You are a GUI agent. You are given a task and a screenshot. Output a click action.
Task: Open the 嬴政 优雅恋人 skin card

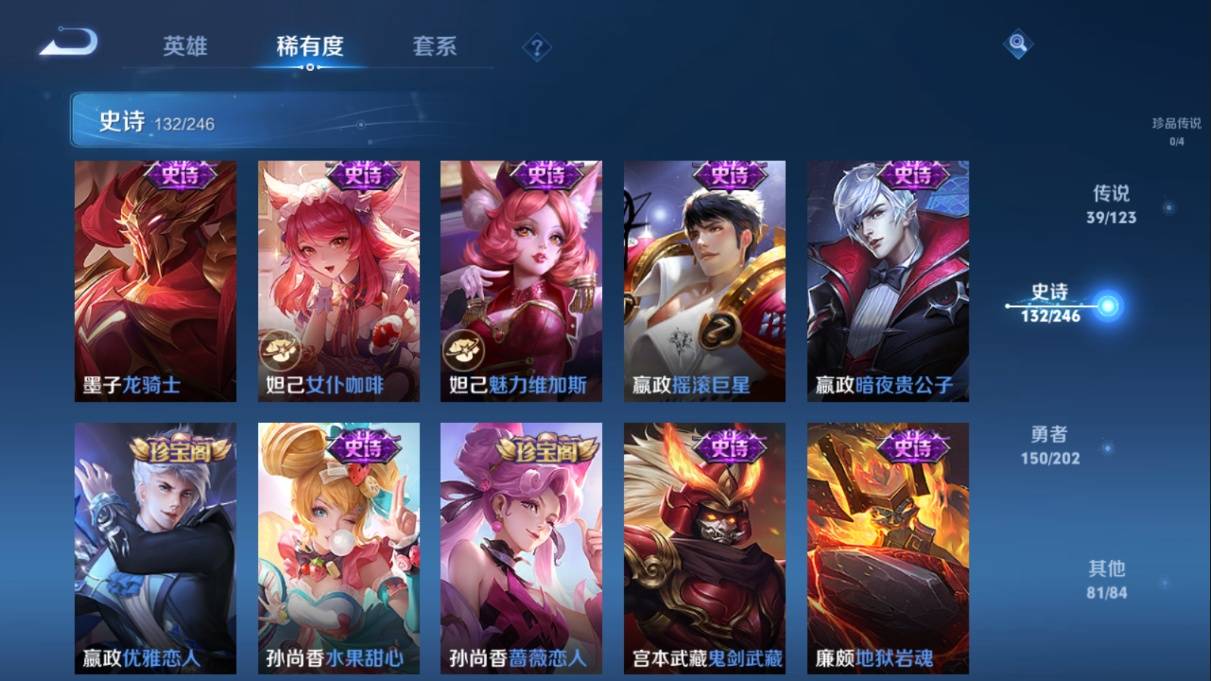coord(155,547)
